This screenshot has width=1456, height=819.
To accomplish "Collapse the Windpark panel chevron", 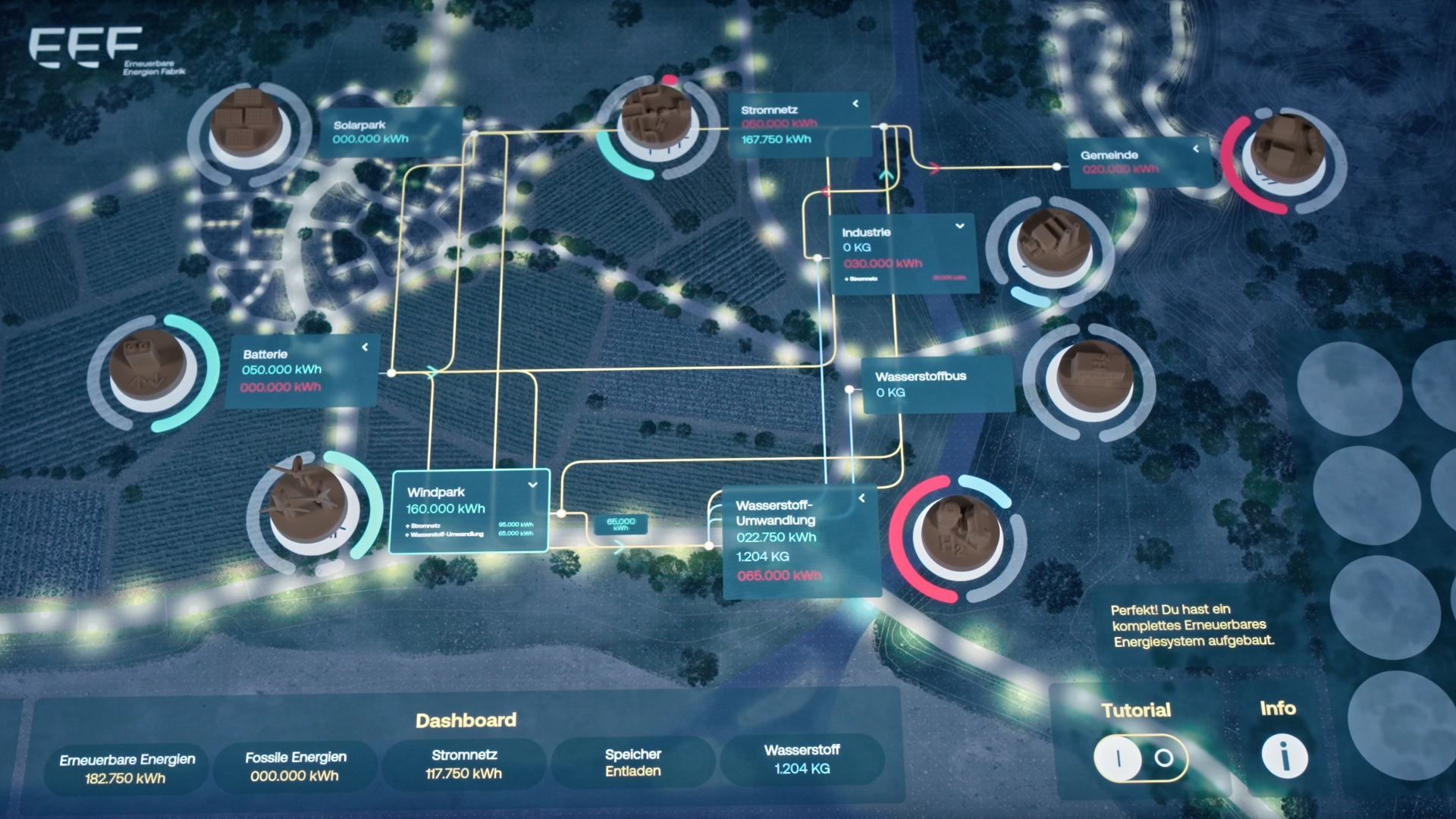I will 533,485.
